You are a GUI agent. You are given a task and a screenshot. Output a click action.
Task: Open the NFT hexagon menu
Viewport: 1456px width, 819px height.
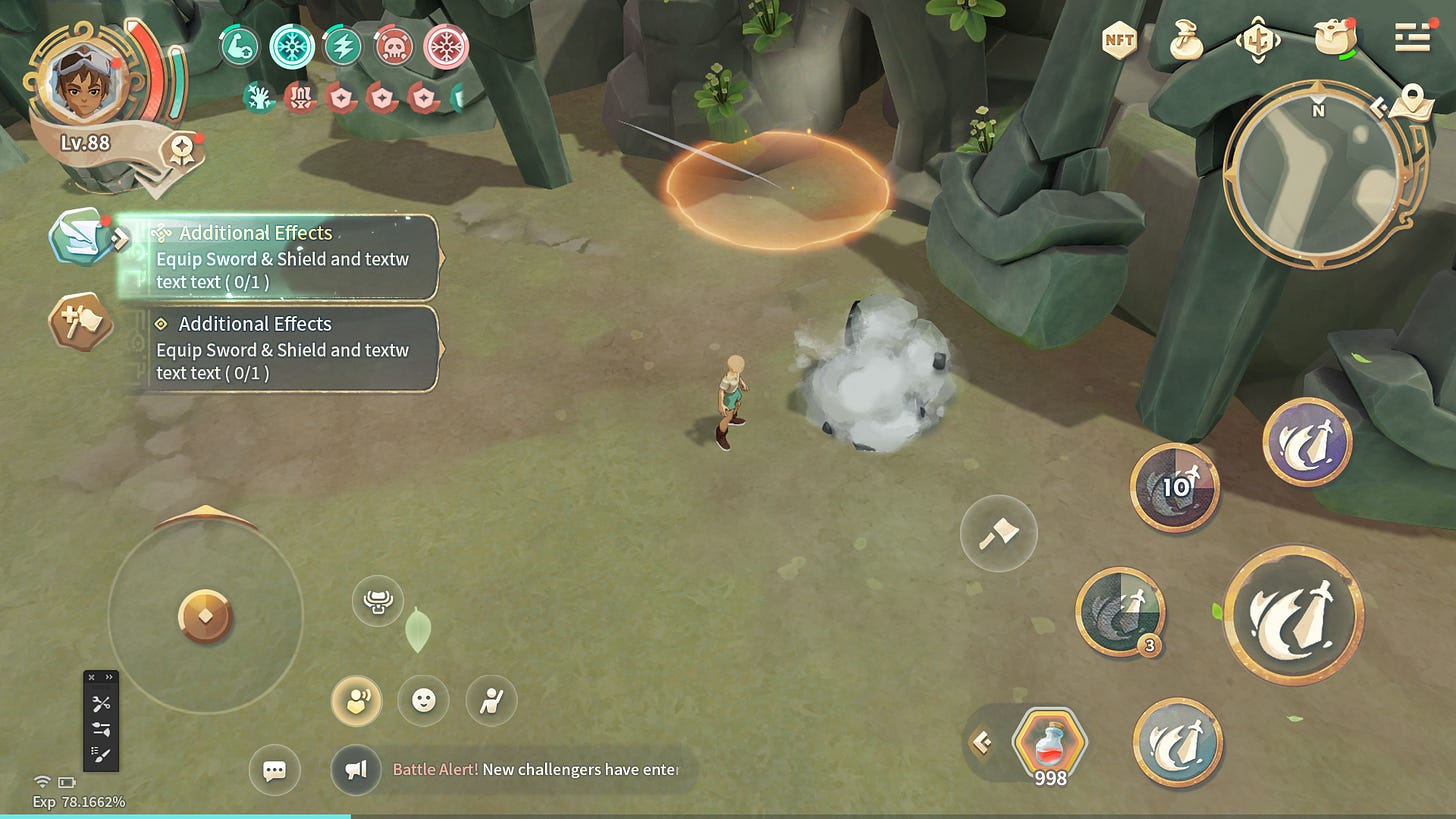[1119, 41]
